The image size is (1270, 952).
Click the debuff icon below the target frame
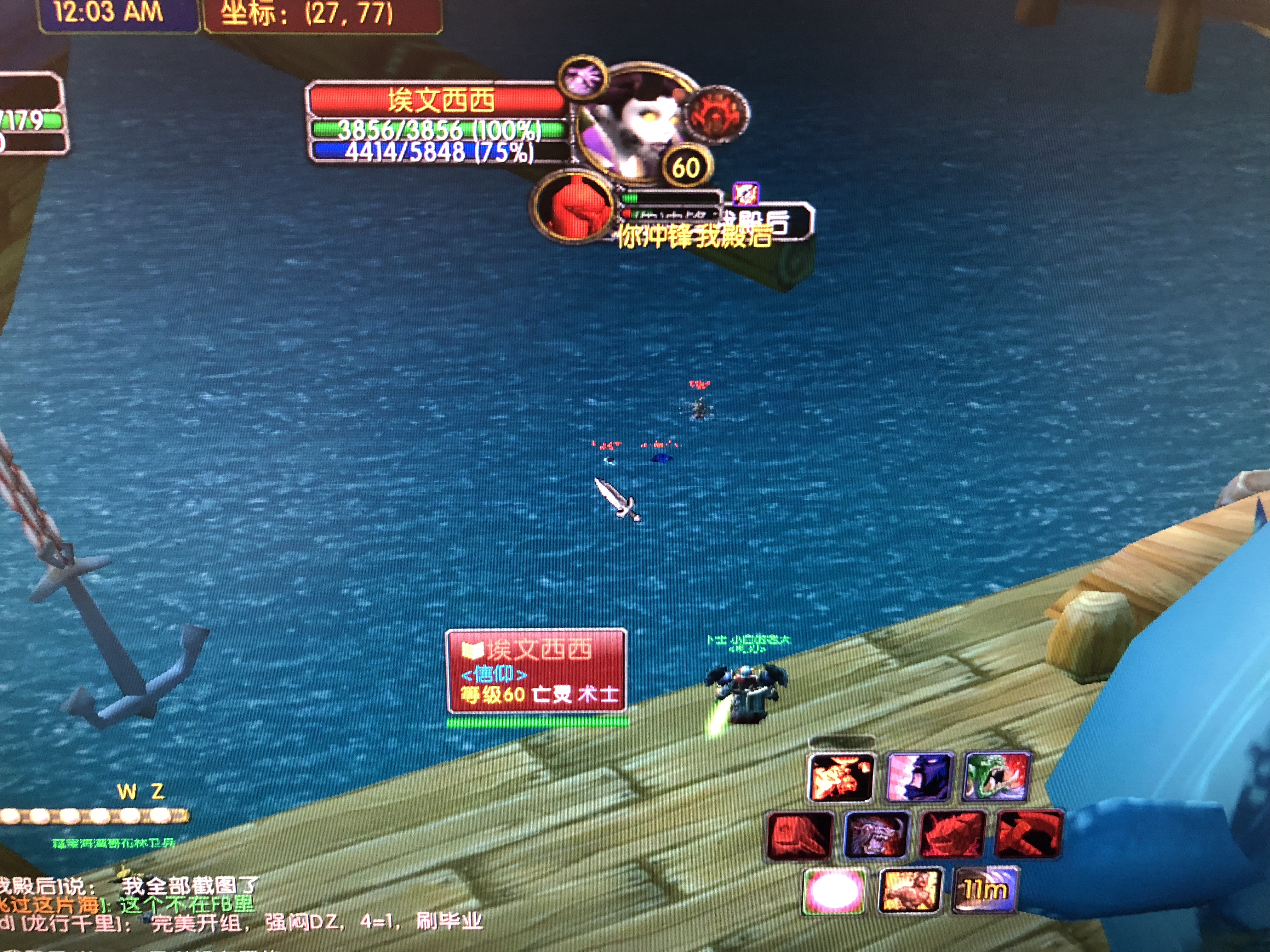pyautogui.click(x=746, y=194)
